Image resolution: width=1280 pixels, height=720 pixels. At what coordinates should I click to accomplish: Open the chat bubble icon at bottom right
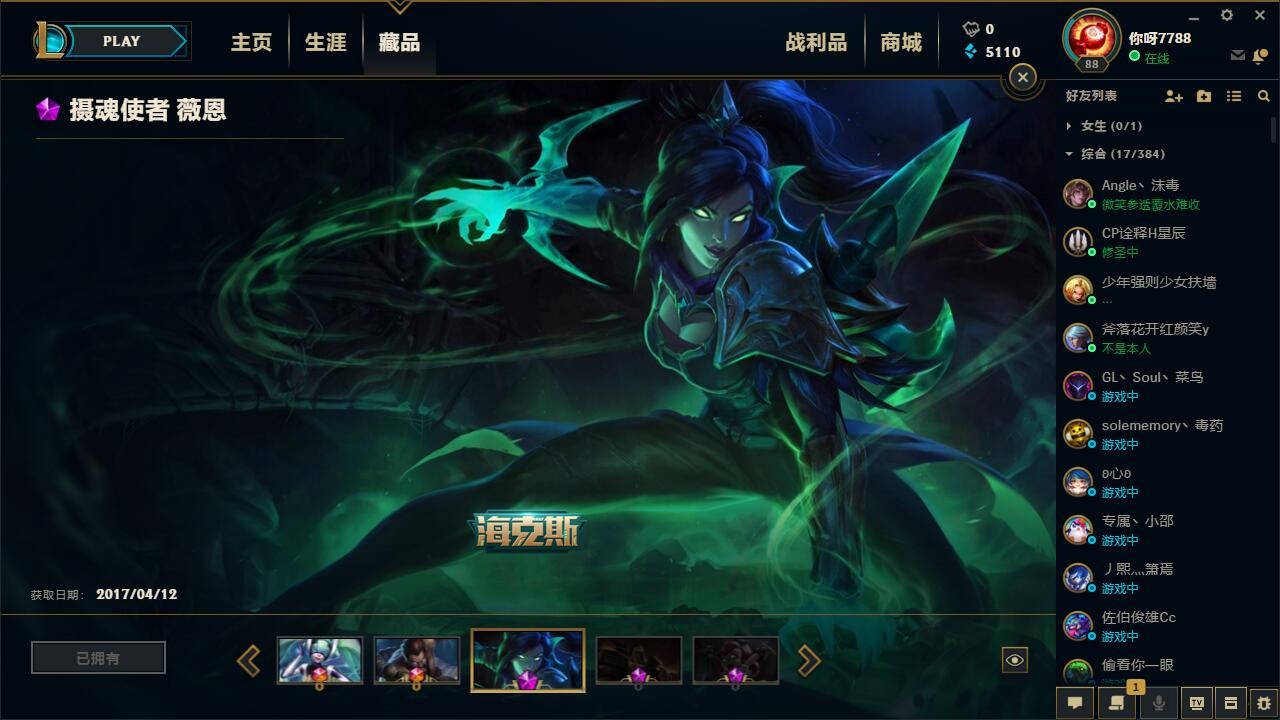(1075, 703)
